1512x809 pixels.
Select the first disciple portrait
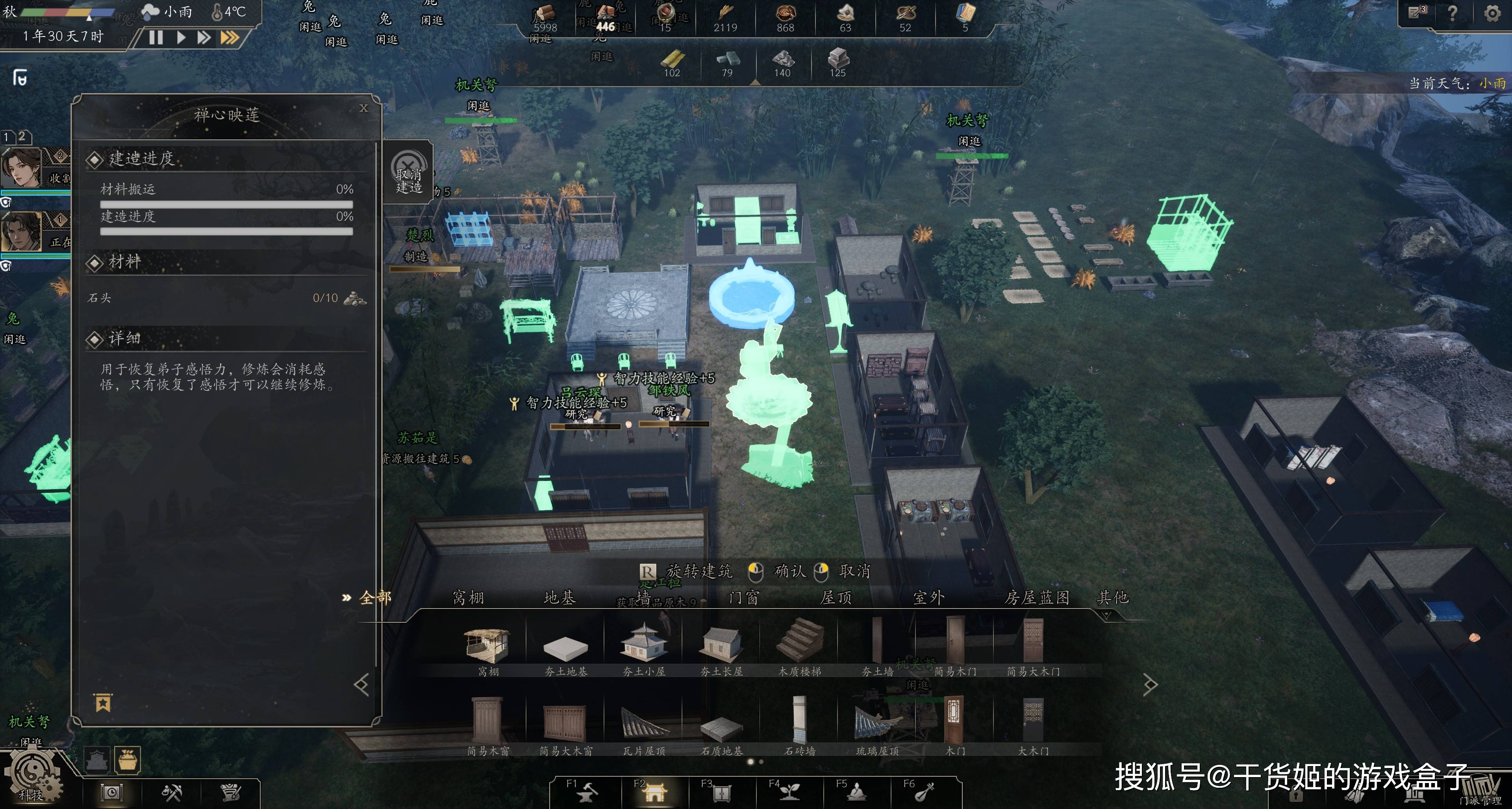tap(22, 167)
